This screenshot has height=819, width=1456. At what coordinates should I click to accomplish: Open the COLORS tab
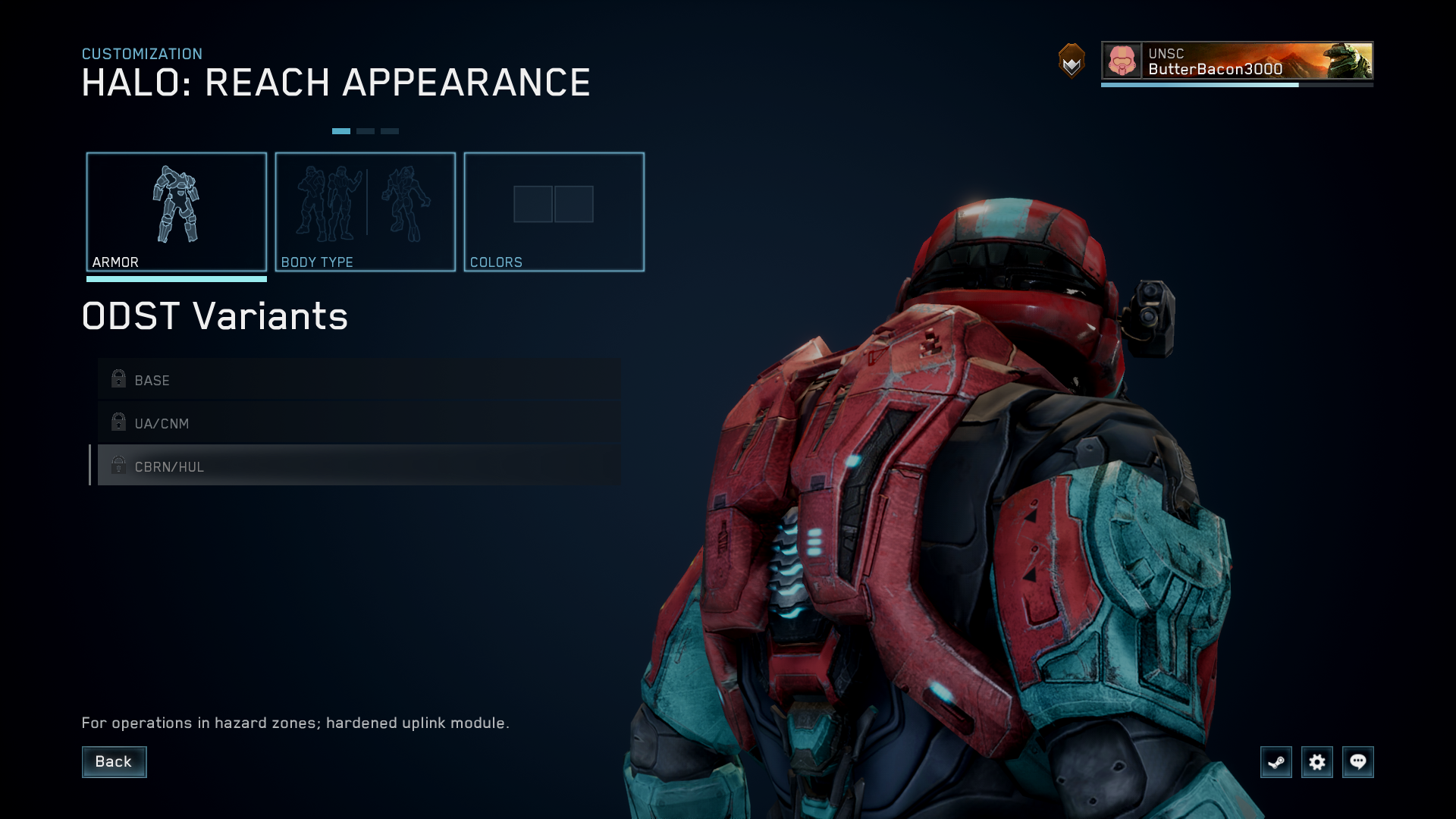point(554,212)
